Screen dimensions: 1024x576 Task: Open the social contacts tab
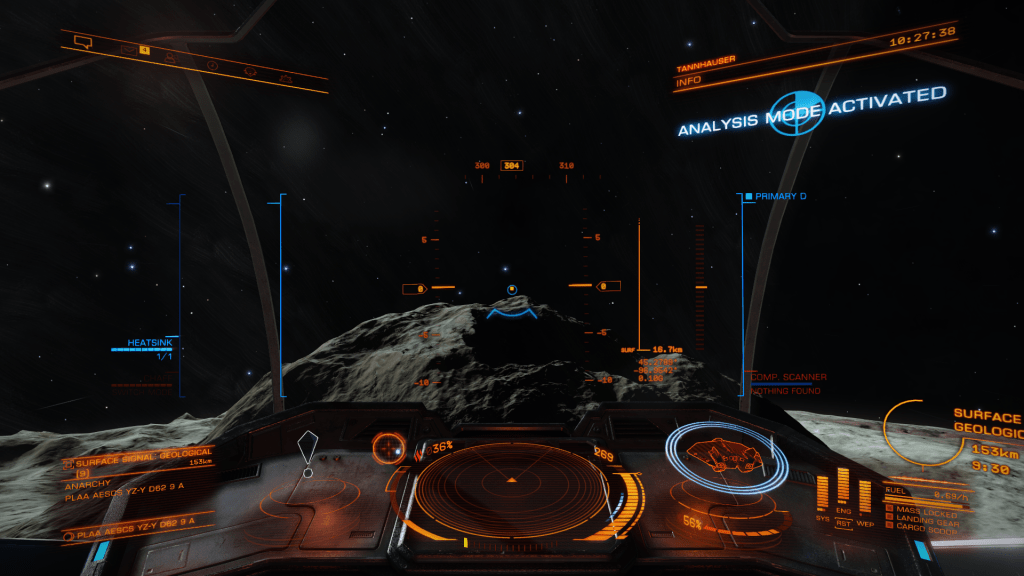tap(172, 57)
